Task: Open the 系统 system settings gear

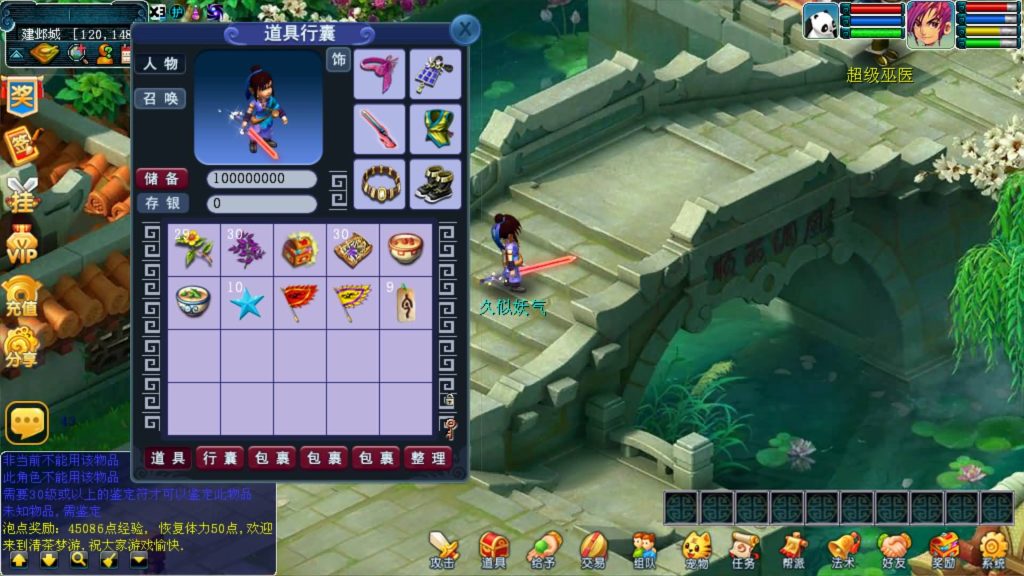Action: coord(993,549)
